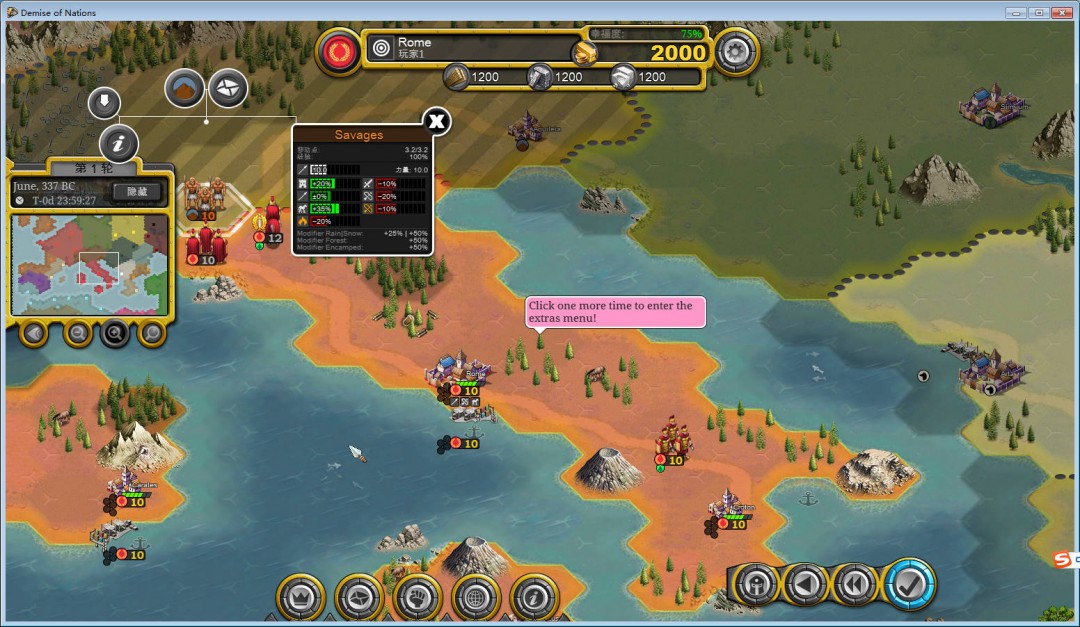Choose the mountain terrain action bubble
Viewport: 1080px width, 627px height.
click(x=184, y=89)
